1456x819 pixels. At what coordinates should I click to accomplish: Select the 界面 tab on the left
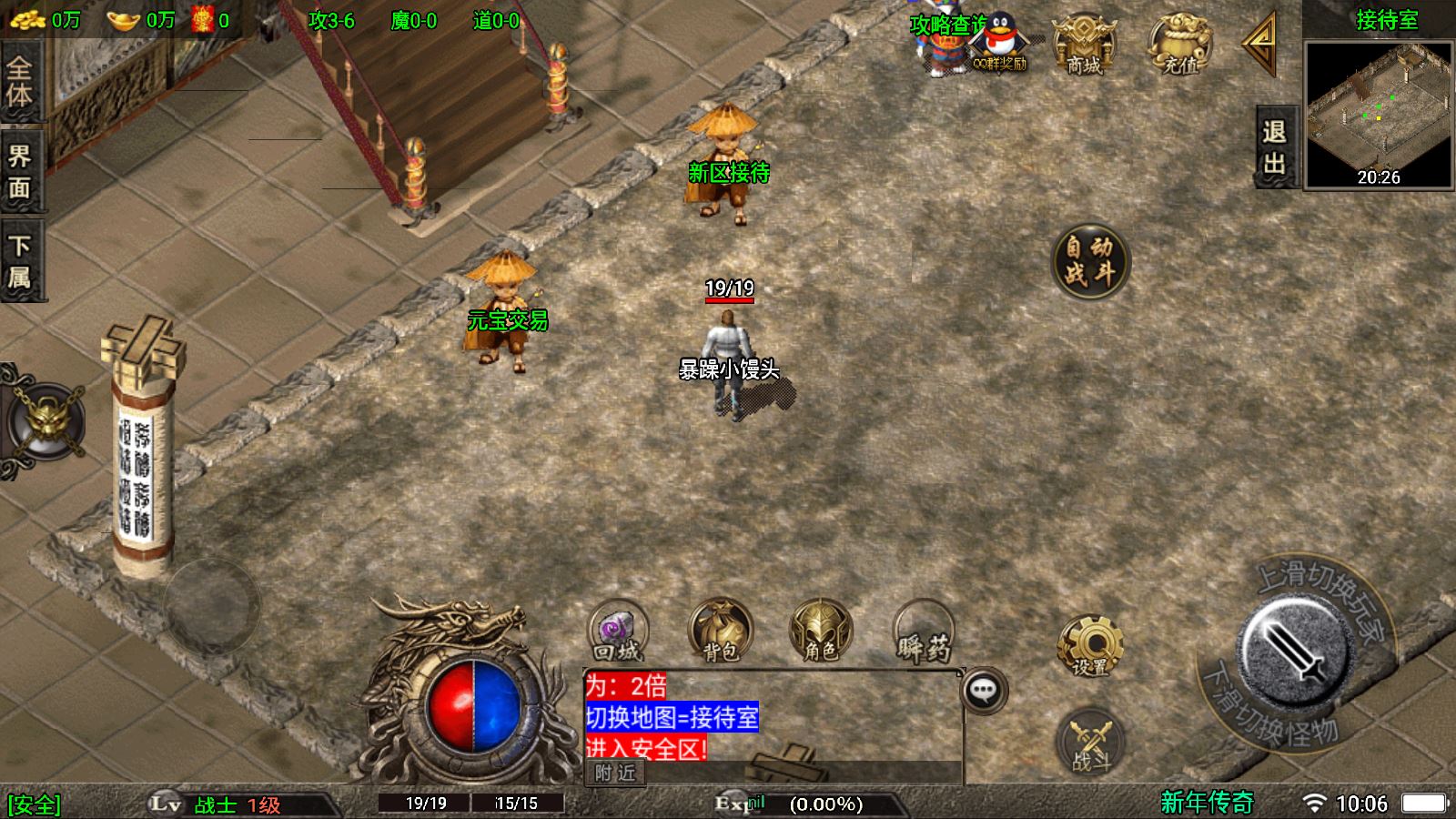coord(20,171)
